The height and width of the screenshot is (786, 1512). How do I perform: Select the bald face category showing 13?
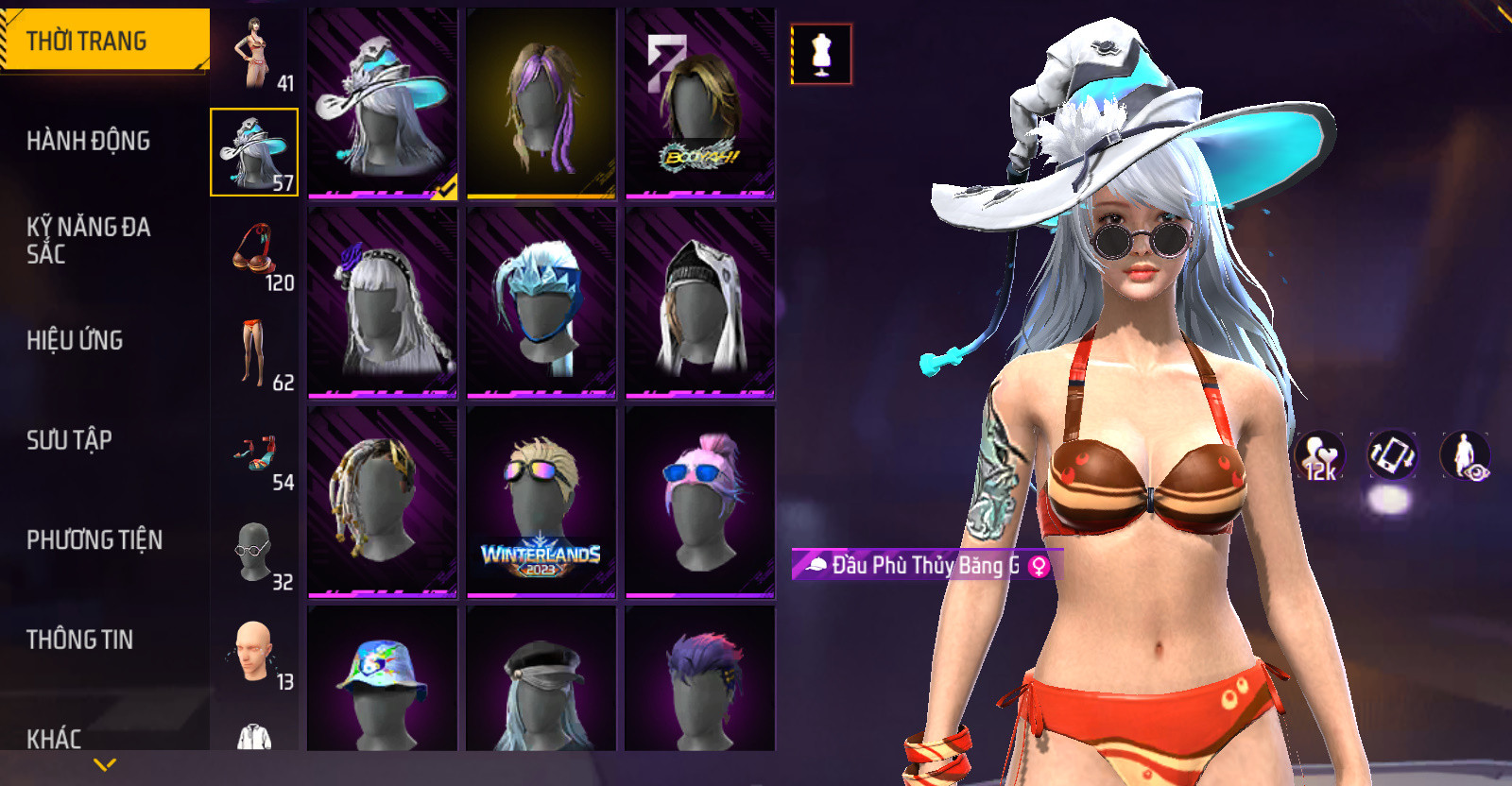click(254, 652)
